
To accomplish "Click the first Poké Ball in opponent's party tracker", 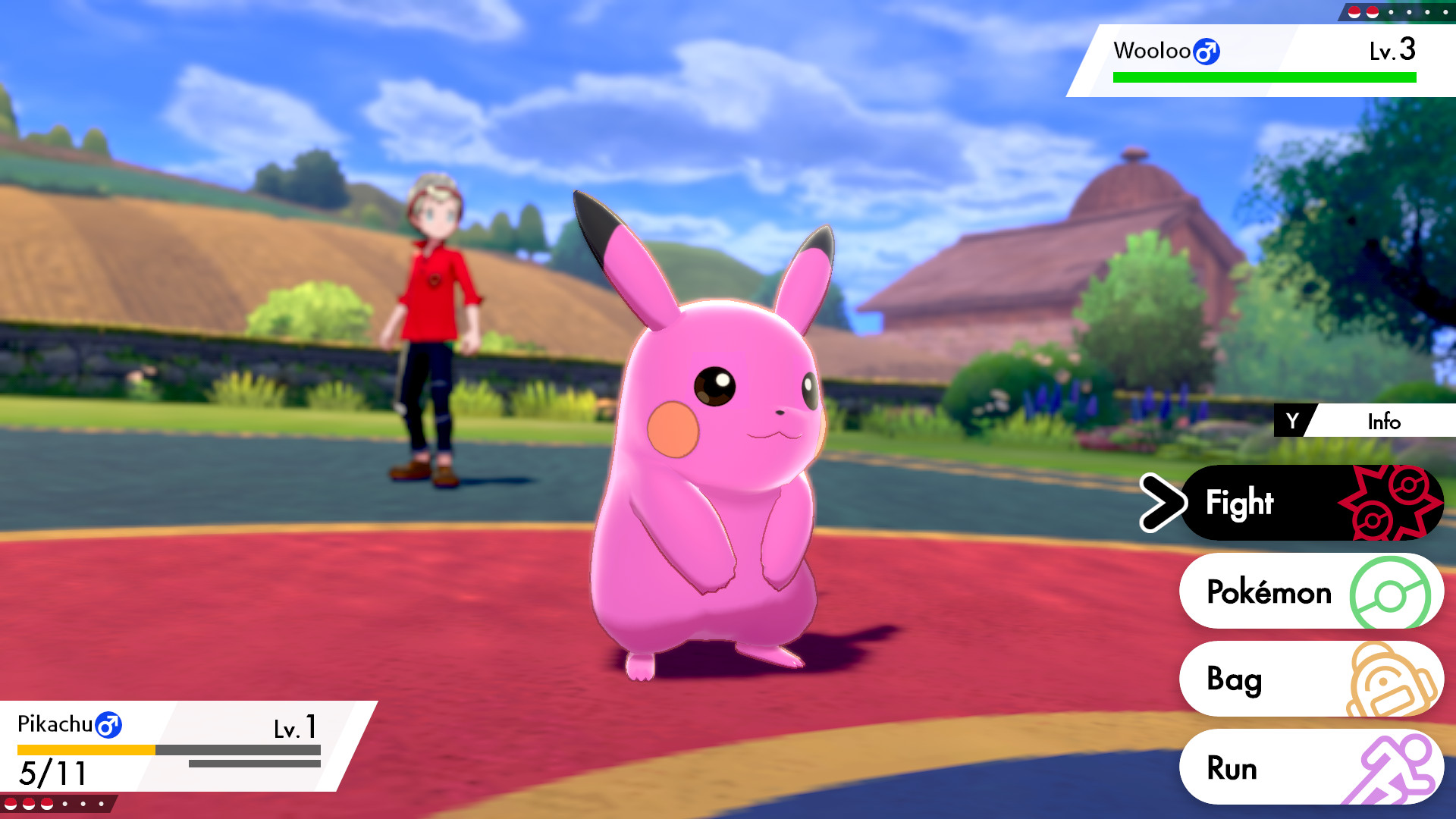I will [1354, 12].
